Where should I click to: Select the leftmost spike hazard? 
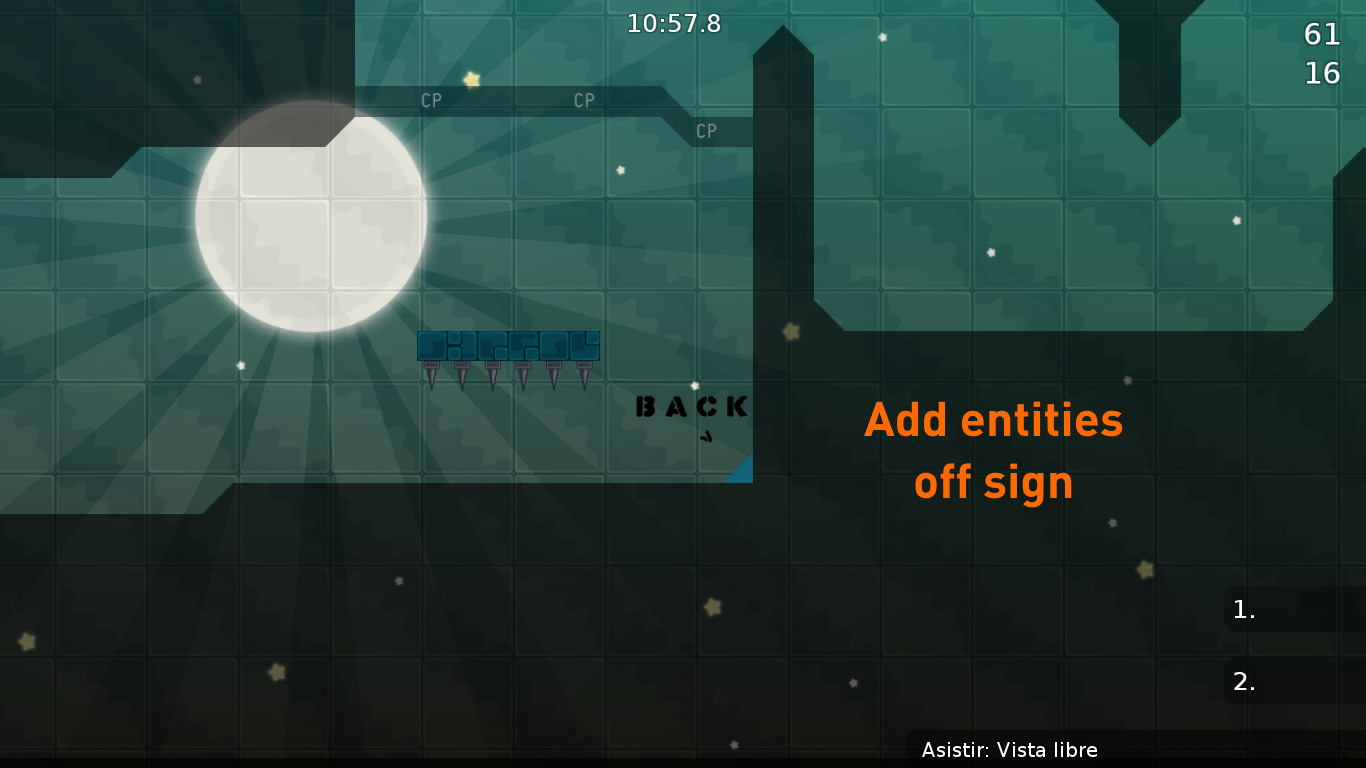pos(431,375)
